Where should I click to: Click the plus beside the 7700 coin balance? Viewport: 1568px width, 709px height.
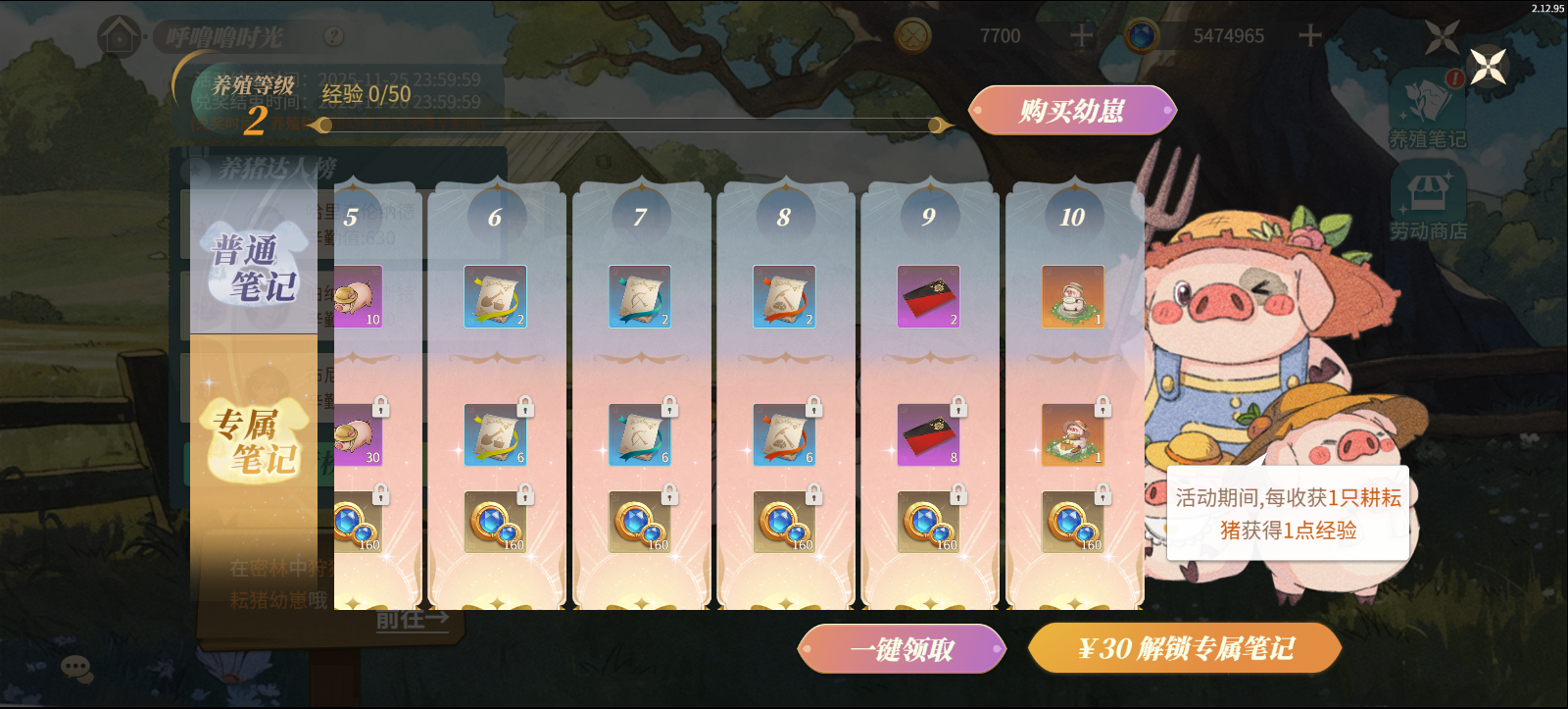(1082, 36)
